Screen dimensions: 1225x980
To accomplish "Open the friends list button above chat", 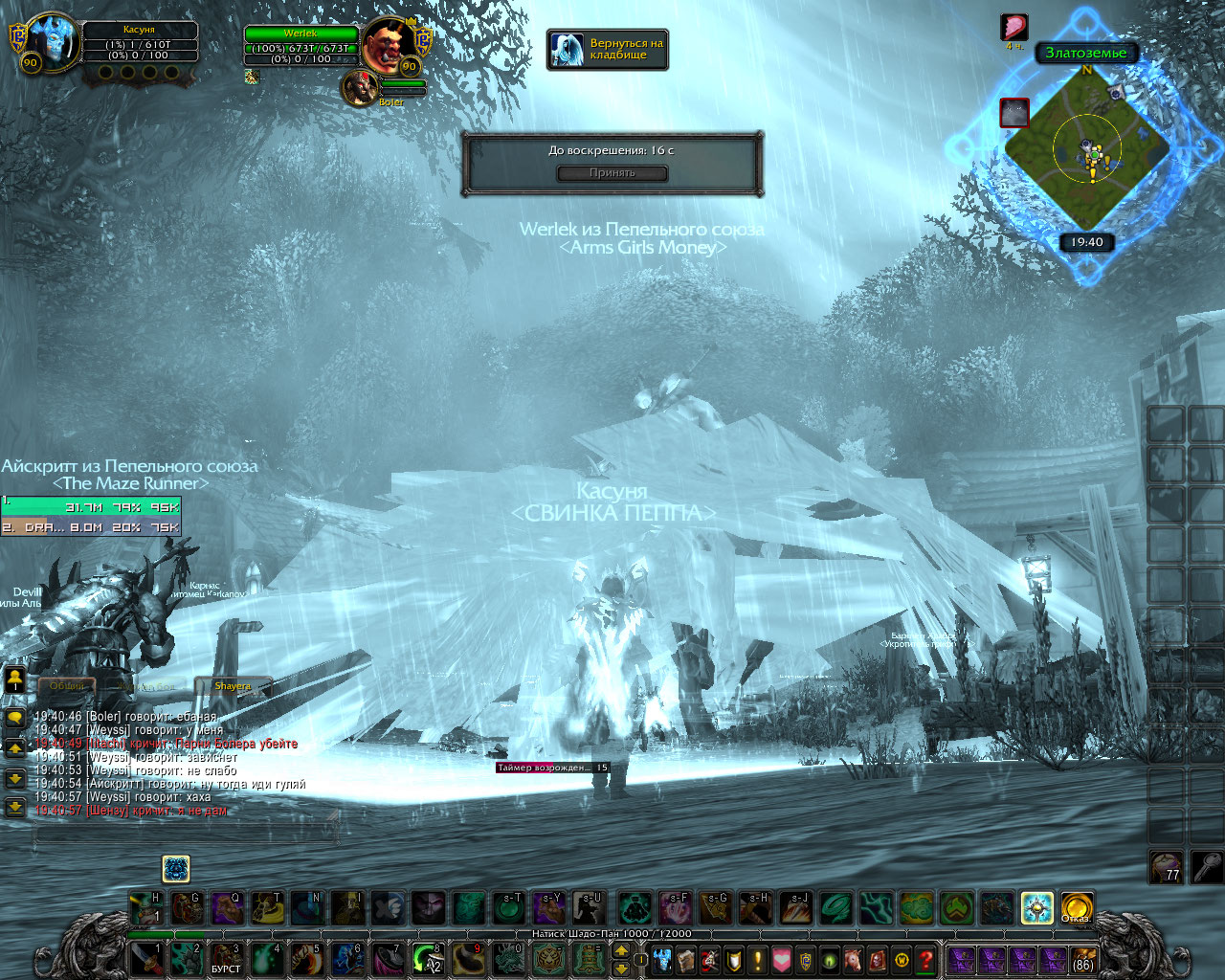I will (15, 679).
